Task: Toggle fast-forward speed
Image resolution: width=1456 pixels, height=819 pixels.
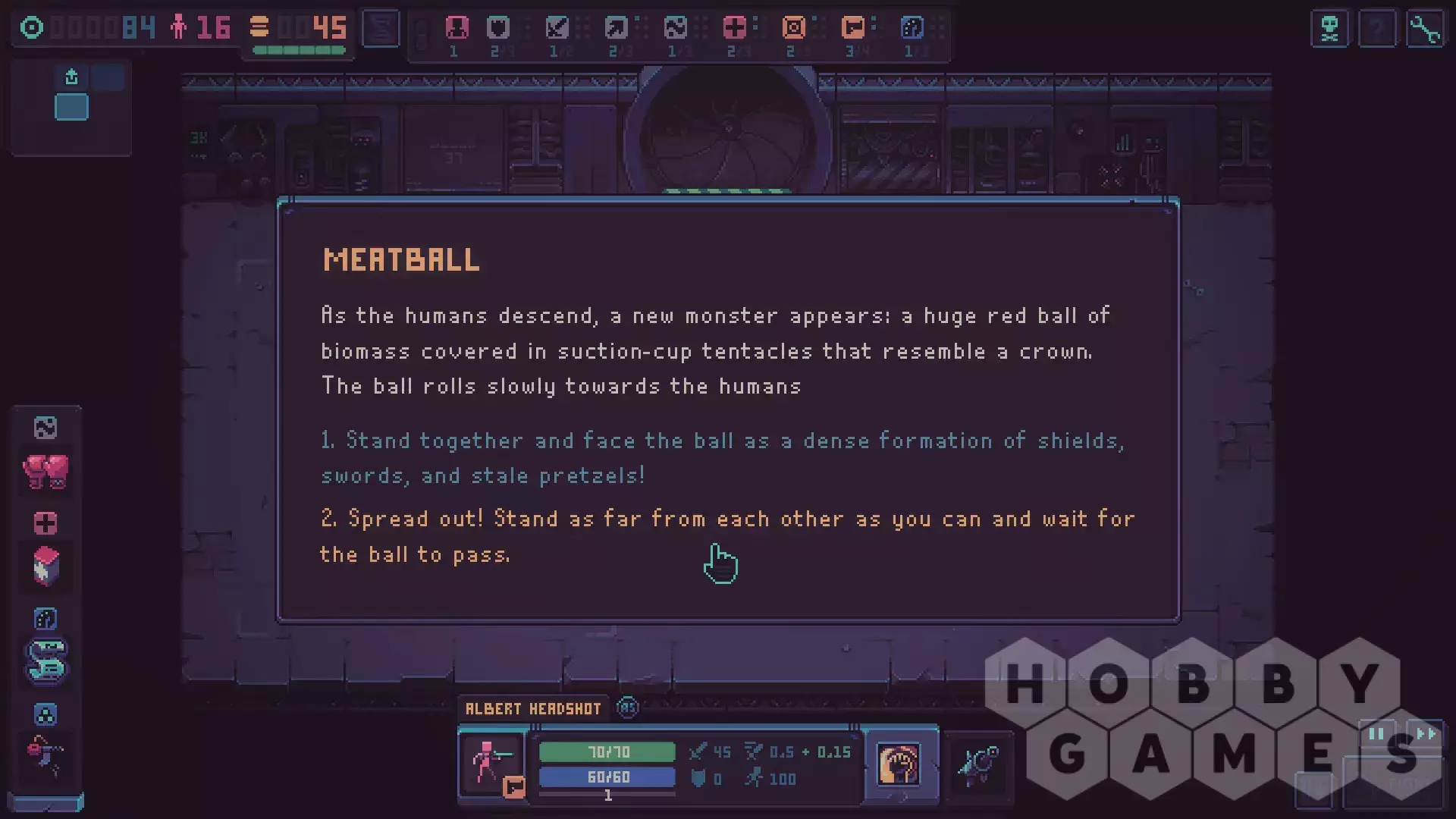Action: coord(1426,734)
